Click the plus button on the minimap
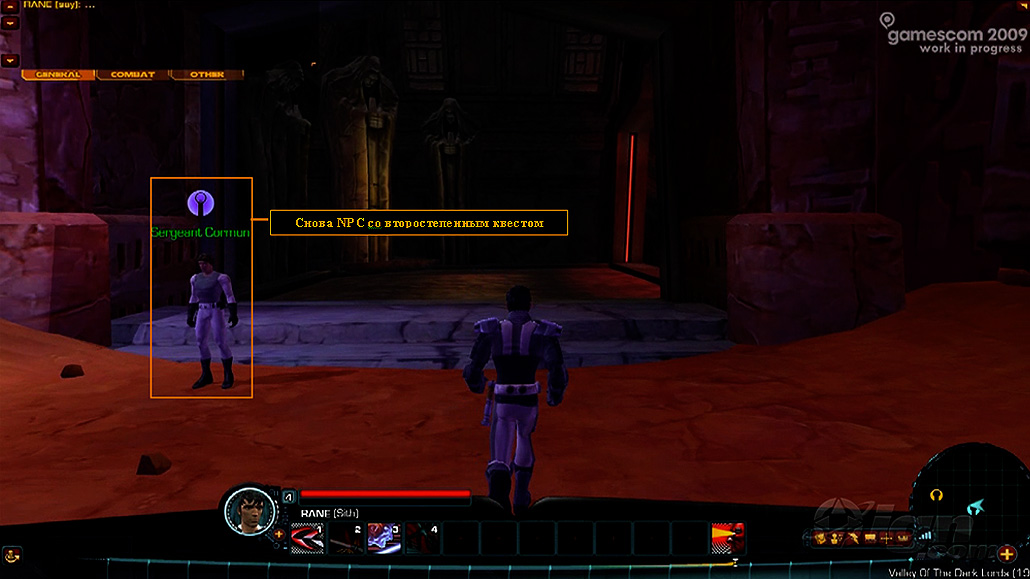Image resolution: width=1030 pixels, height=579 pixels. coord(1006,553)
